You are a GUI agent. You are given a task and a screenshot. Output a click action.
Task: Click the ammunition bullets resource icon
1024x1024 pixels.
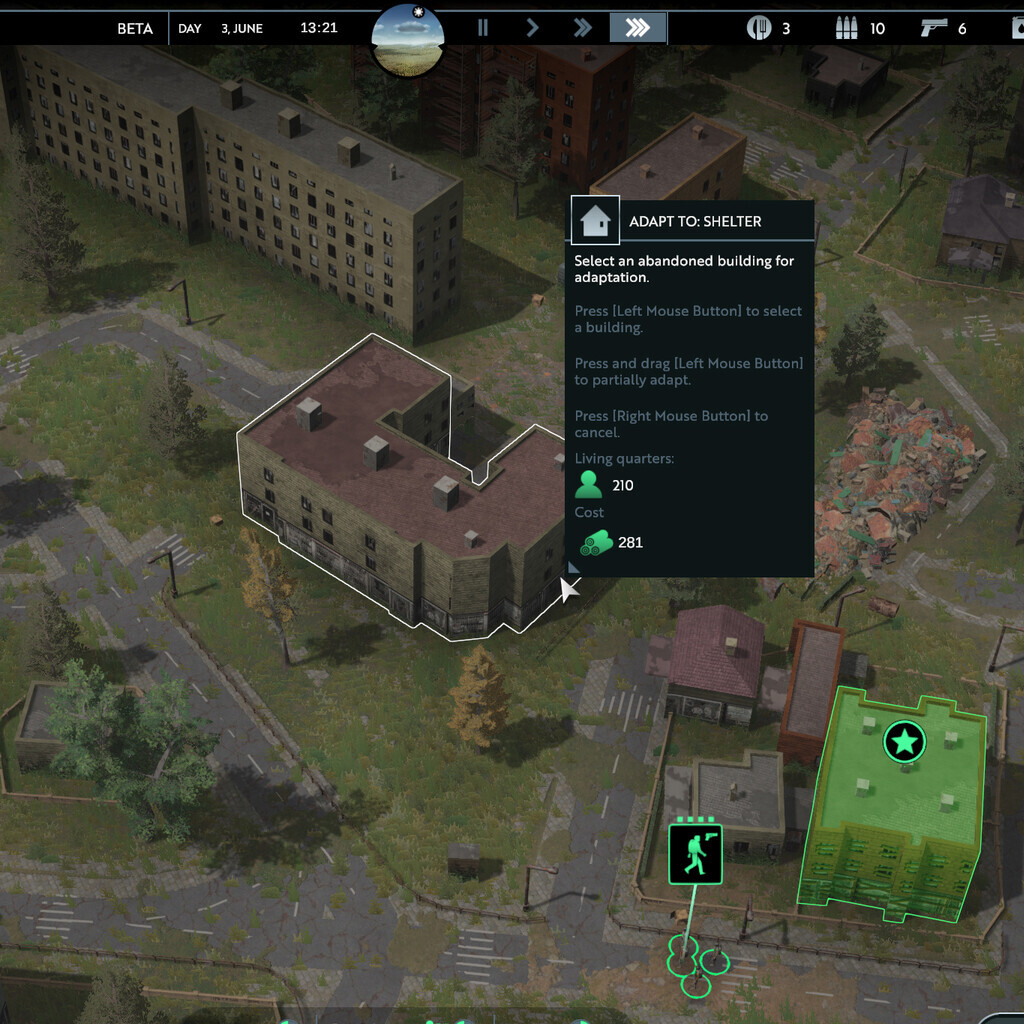click(847, 28)
